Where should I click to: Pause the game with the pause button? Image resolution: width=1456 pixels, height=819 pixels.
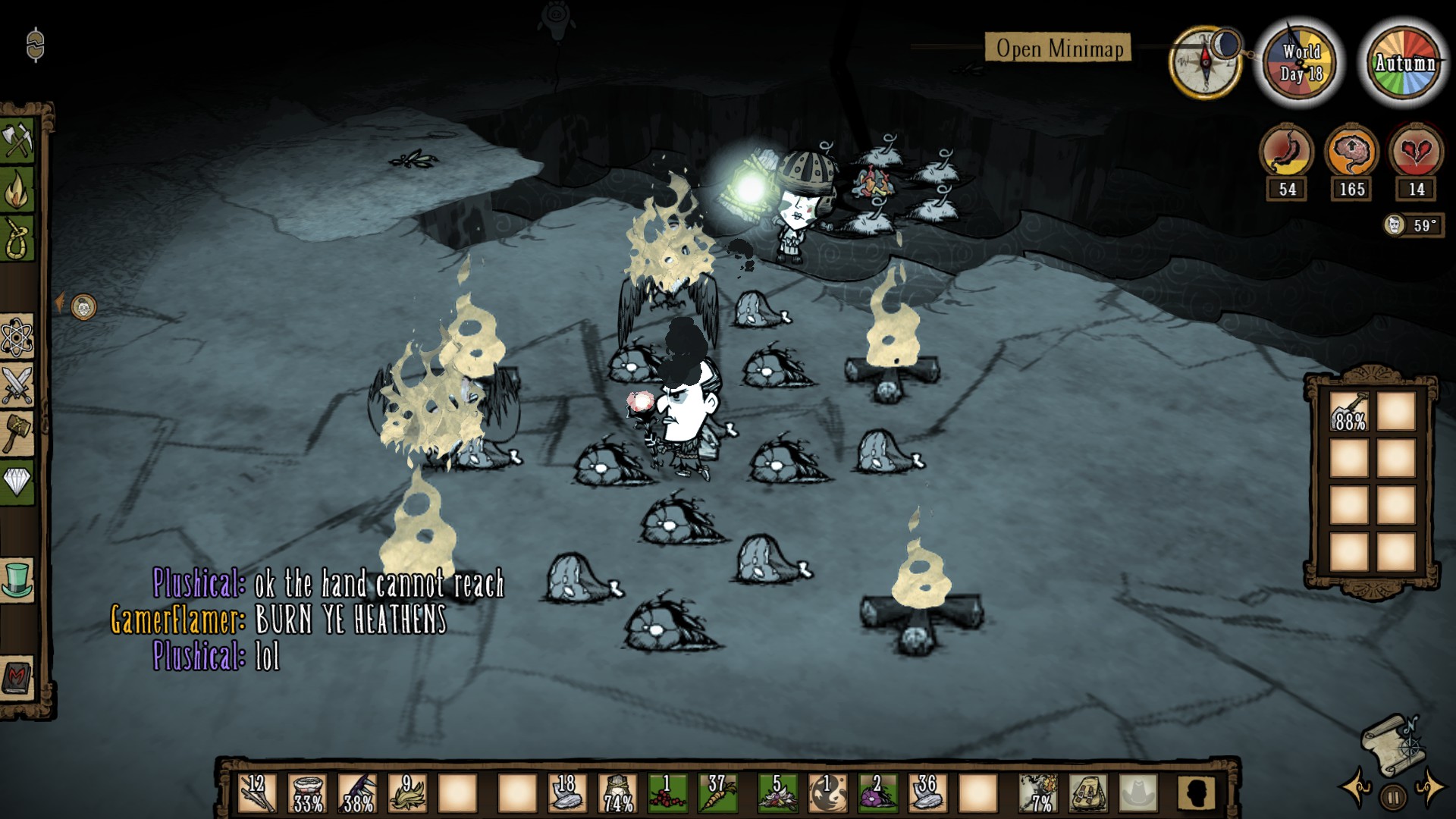tap(1393, 797)
